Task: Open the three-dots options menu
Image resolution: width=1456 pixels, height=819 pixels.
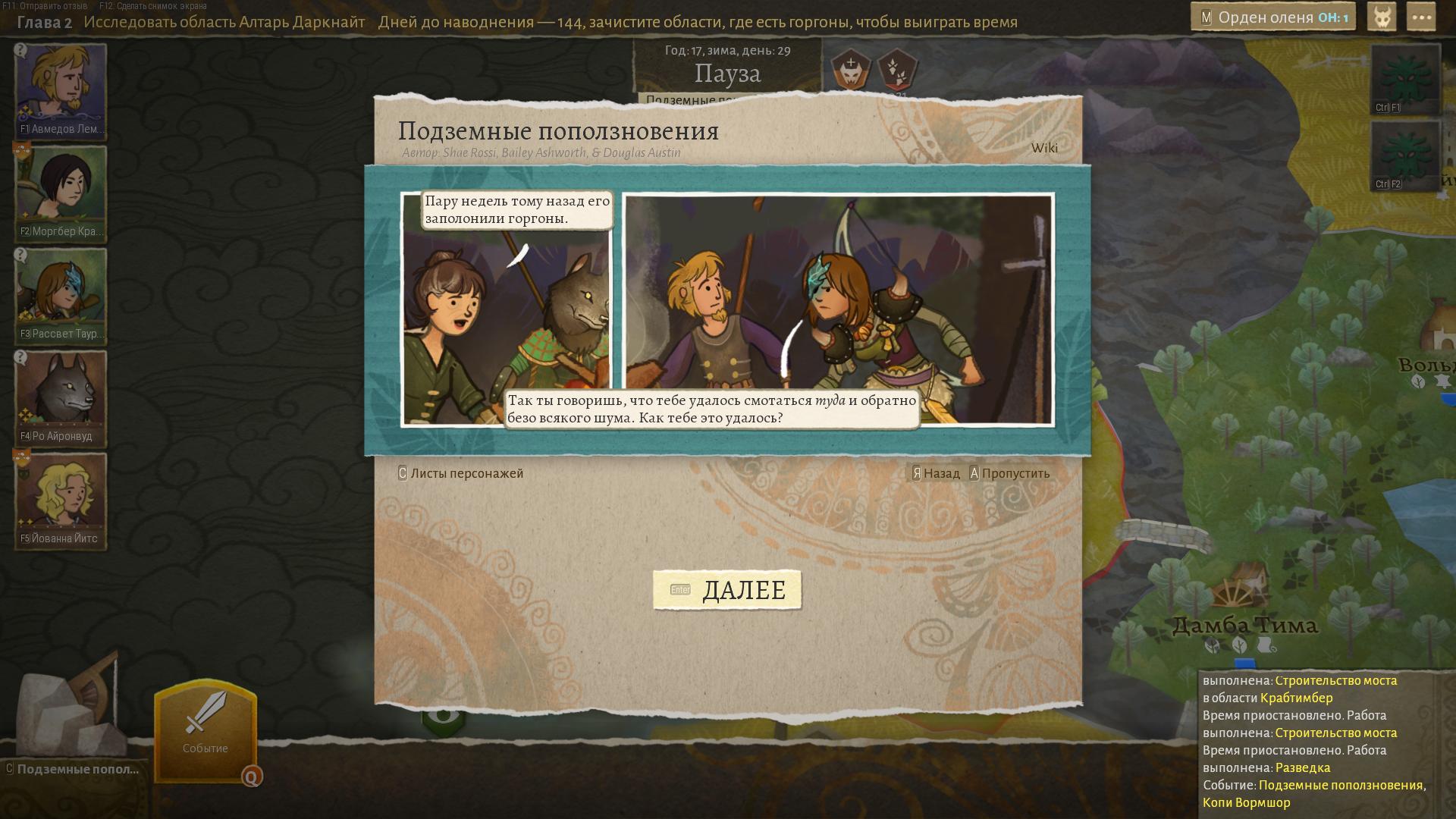Action: [x=1420, y=17]
